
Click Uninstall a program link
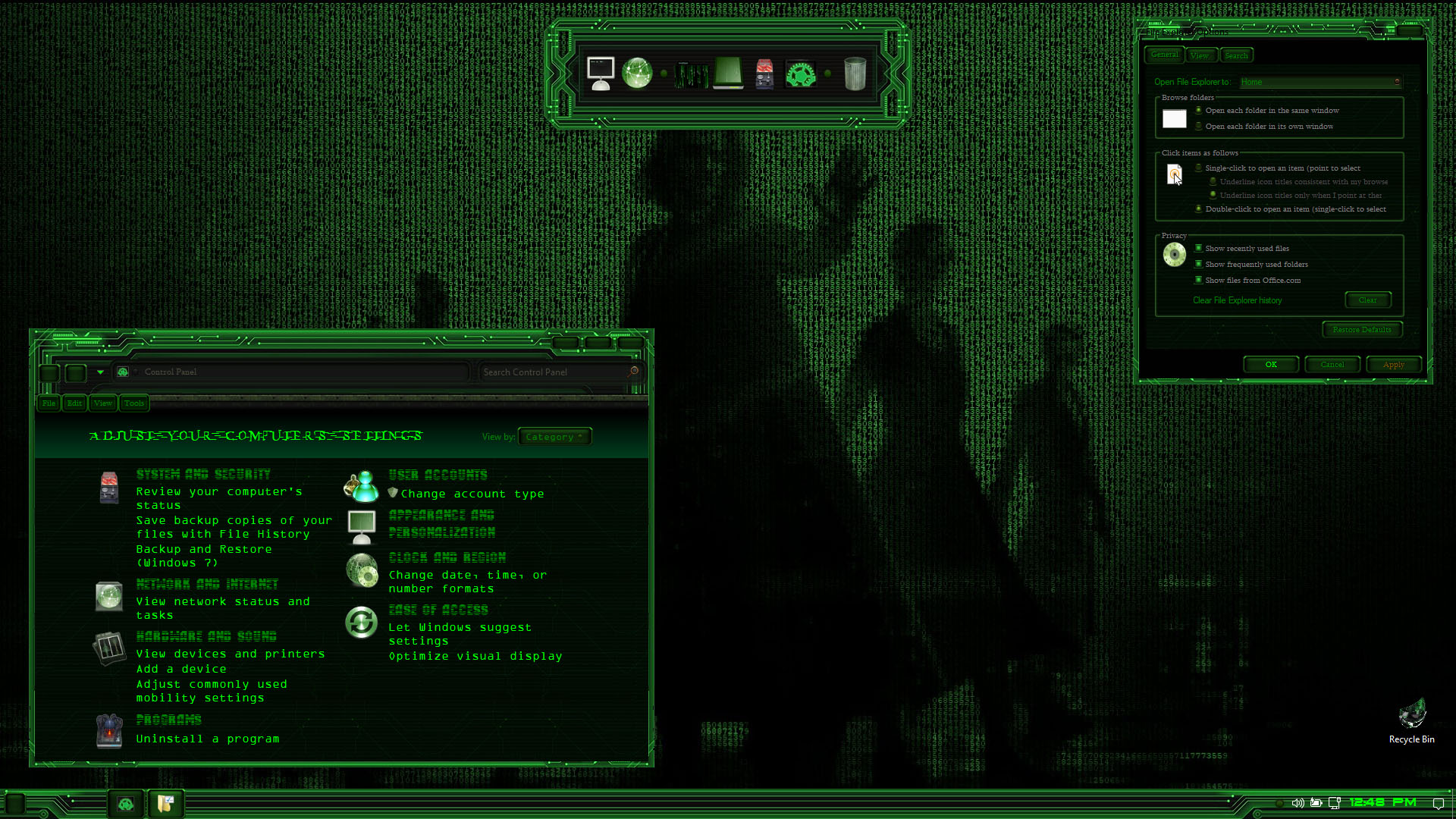tap(207, 739)
